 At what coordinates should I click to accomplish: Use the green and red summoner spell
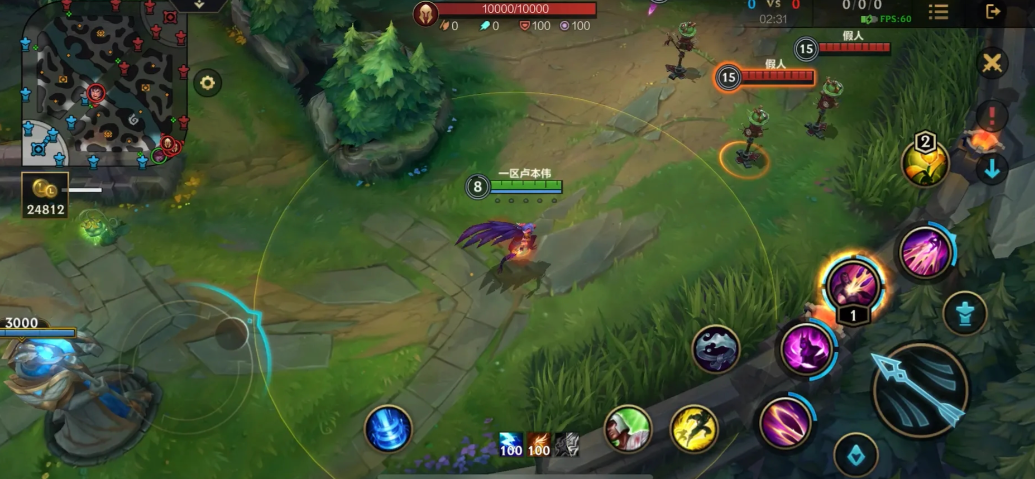628,429
